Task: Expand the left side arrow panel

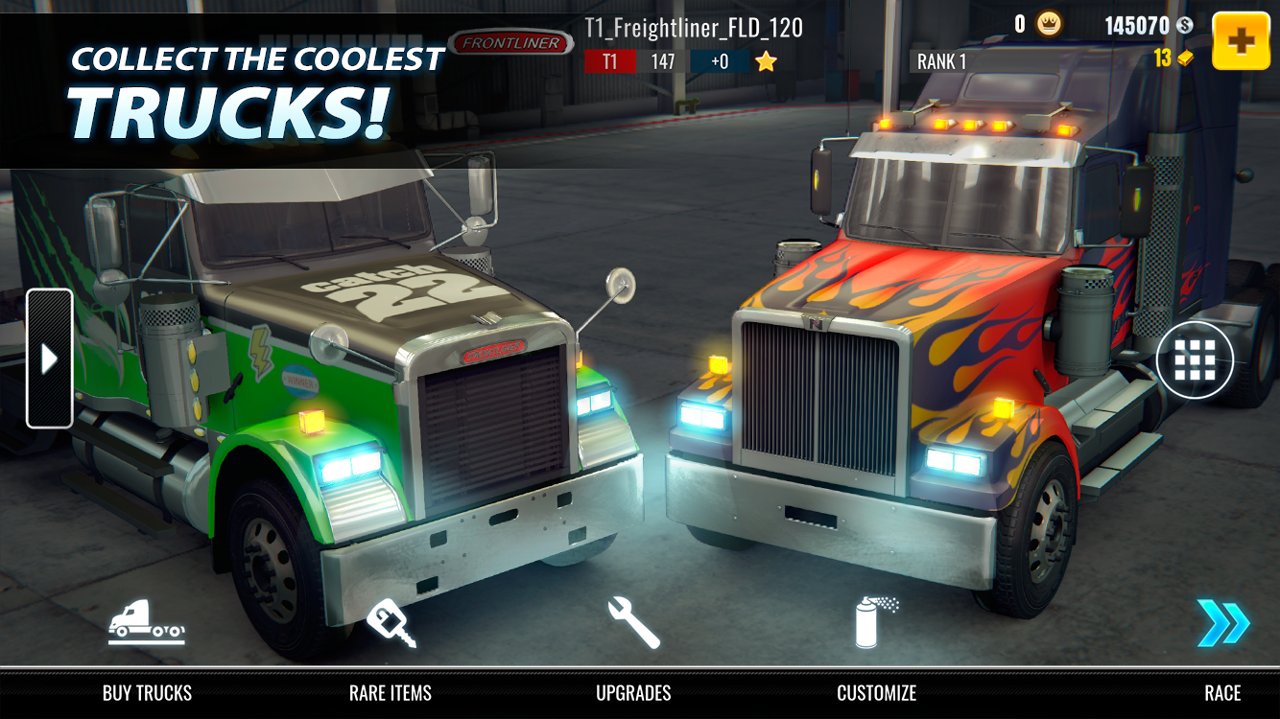Action: [49, 359]
